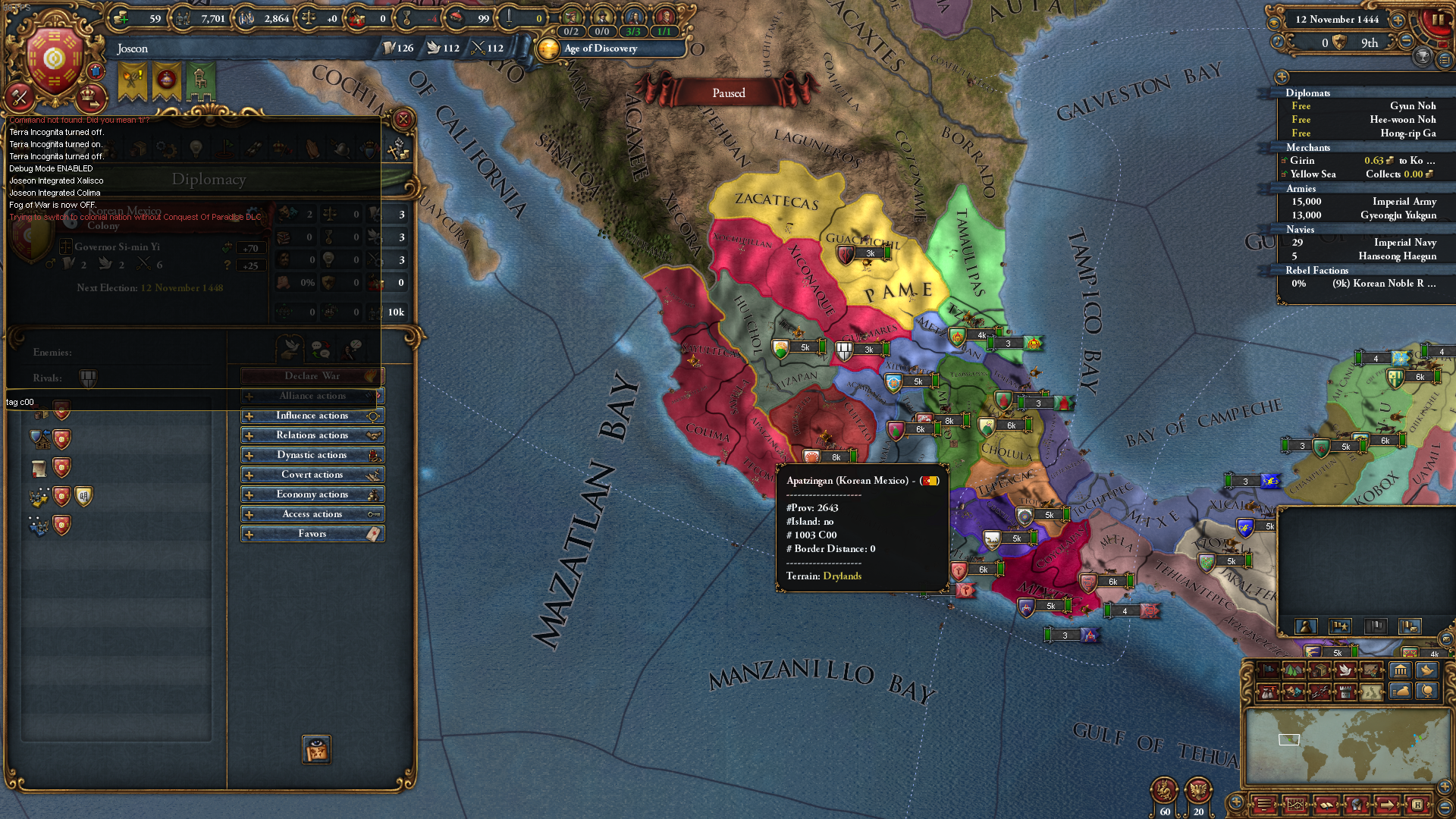Toggle the pause button
Viewport: 1456px width, 819px height.
(1438, 20)
